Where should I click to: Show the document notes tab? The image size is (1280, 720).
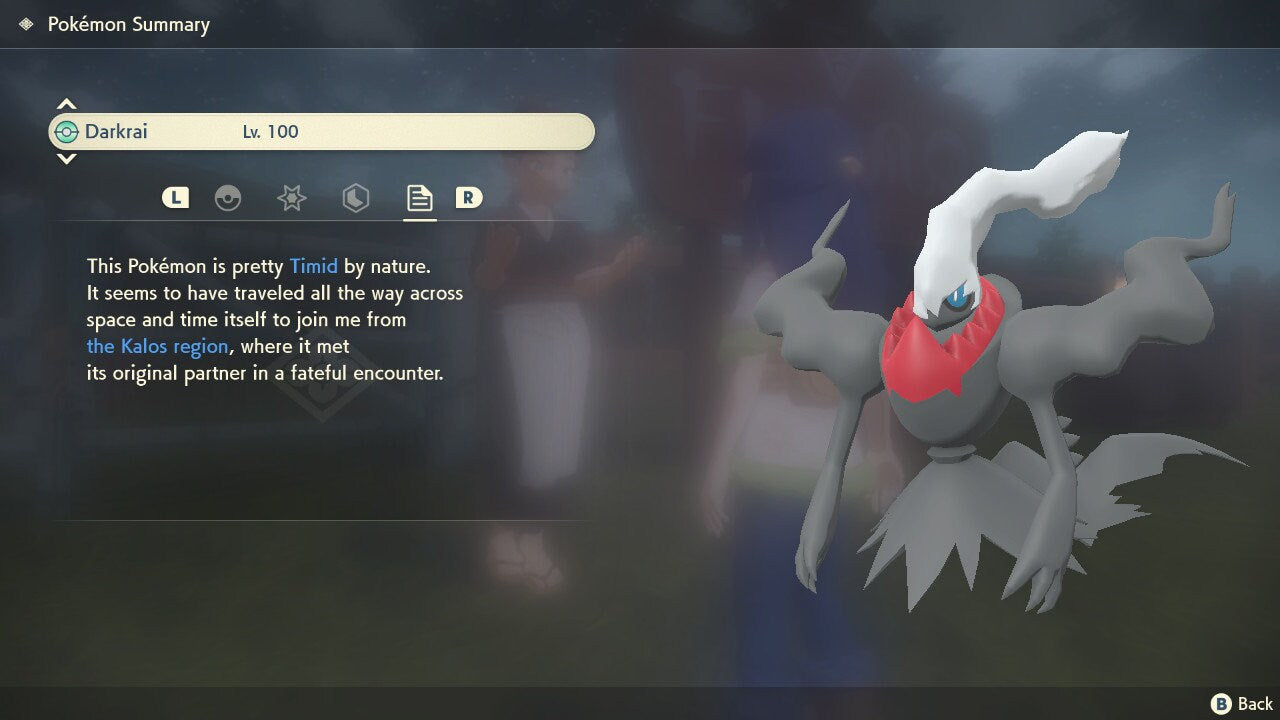point(419,198)
